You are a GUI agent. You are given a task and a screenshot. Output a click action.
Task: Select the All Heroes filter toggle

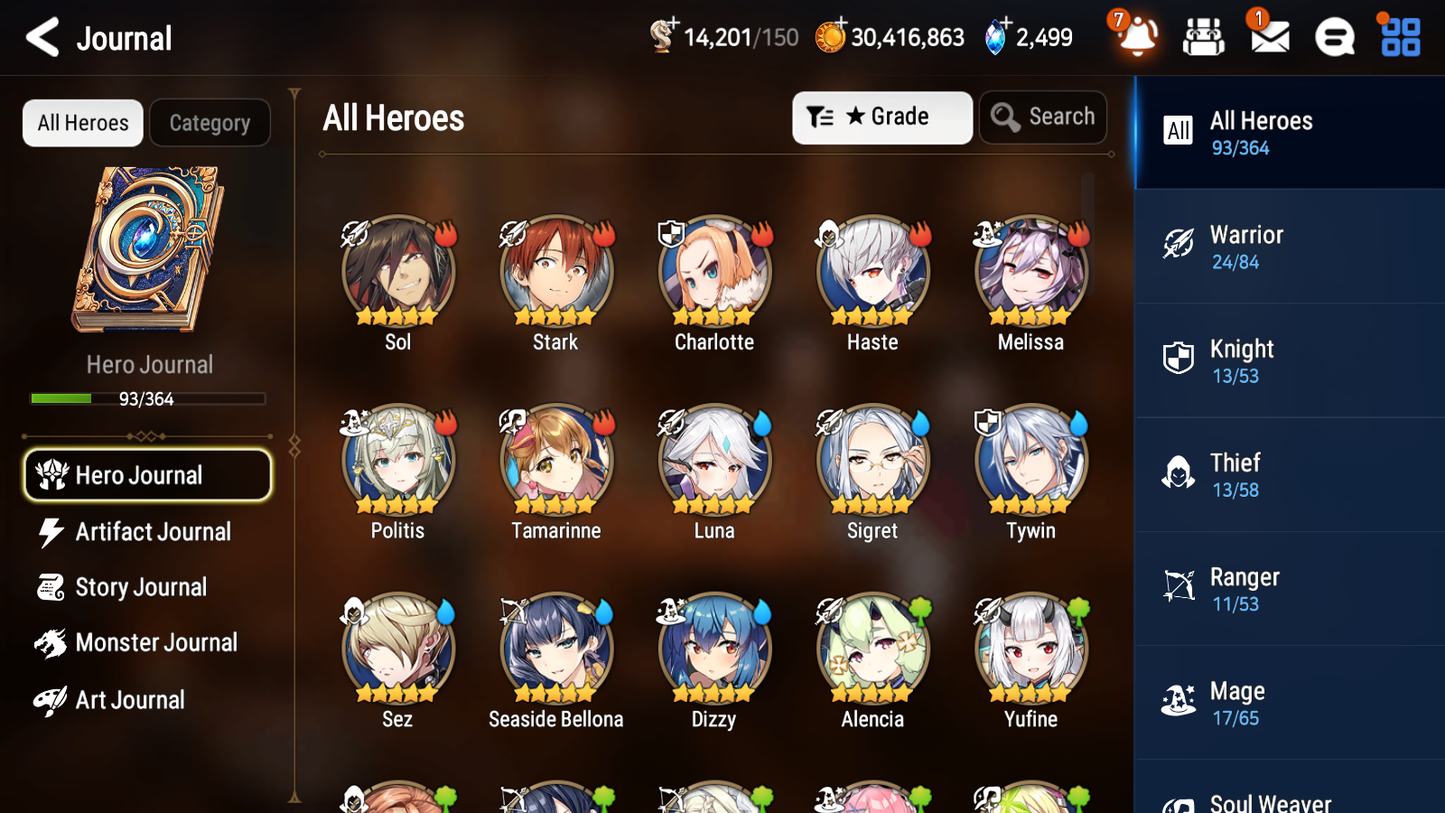click(82, 123)
